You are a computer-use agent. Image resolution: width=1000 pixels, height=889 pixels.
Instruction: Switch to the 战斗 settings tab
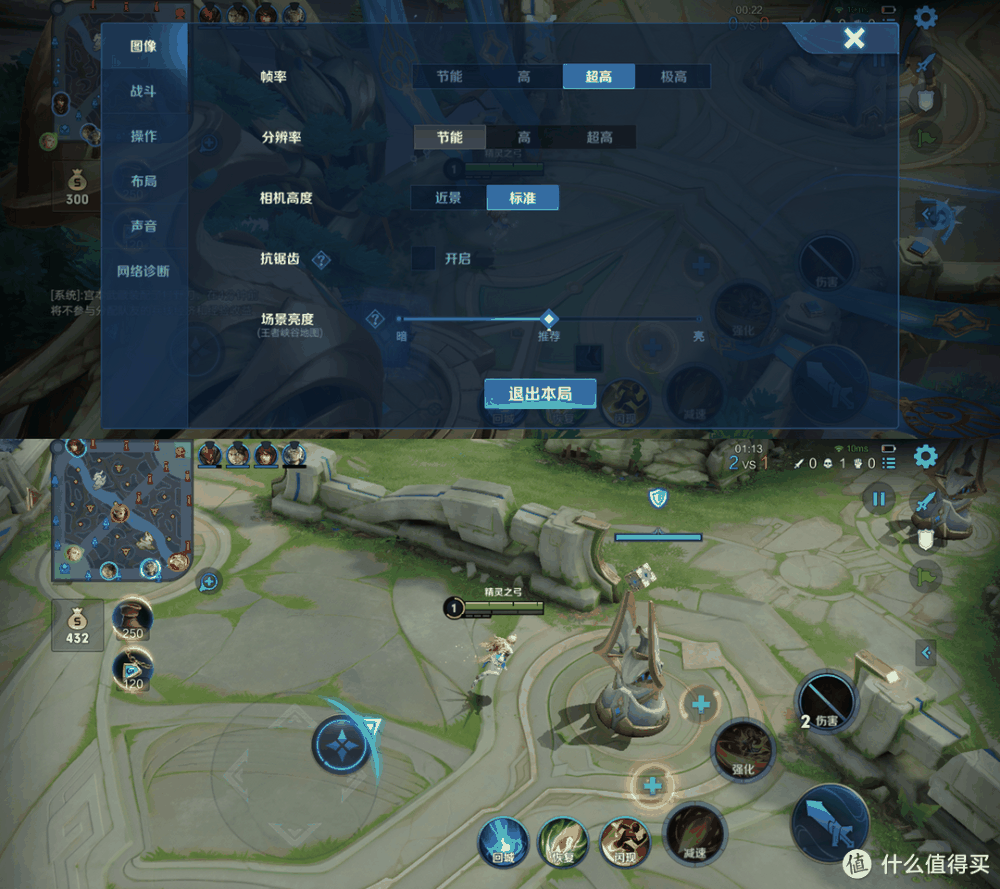(x=143, y=91)
